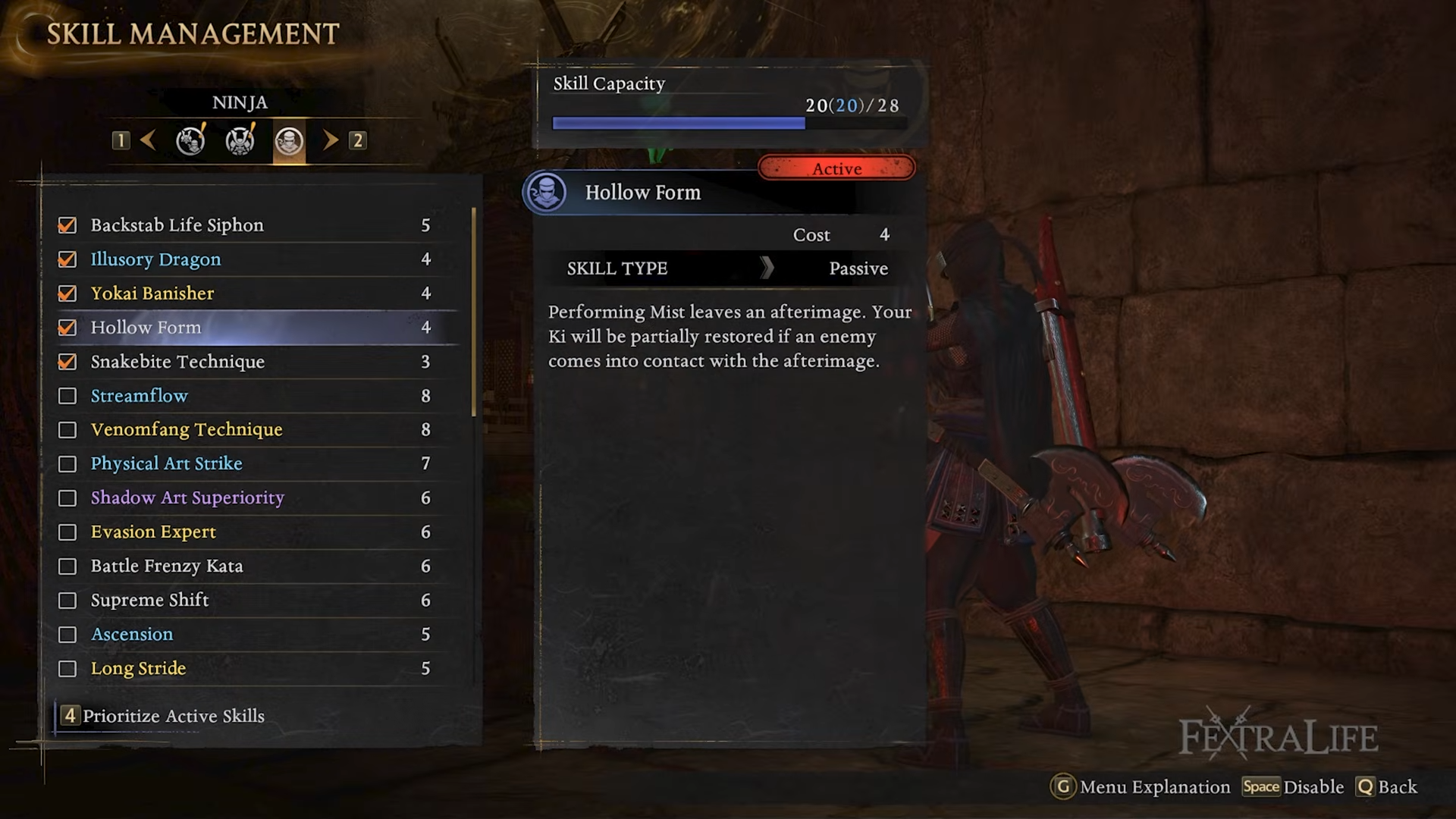Switch to the first ninja skill tab

[x=190, y=140]
